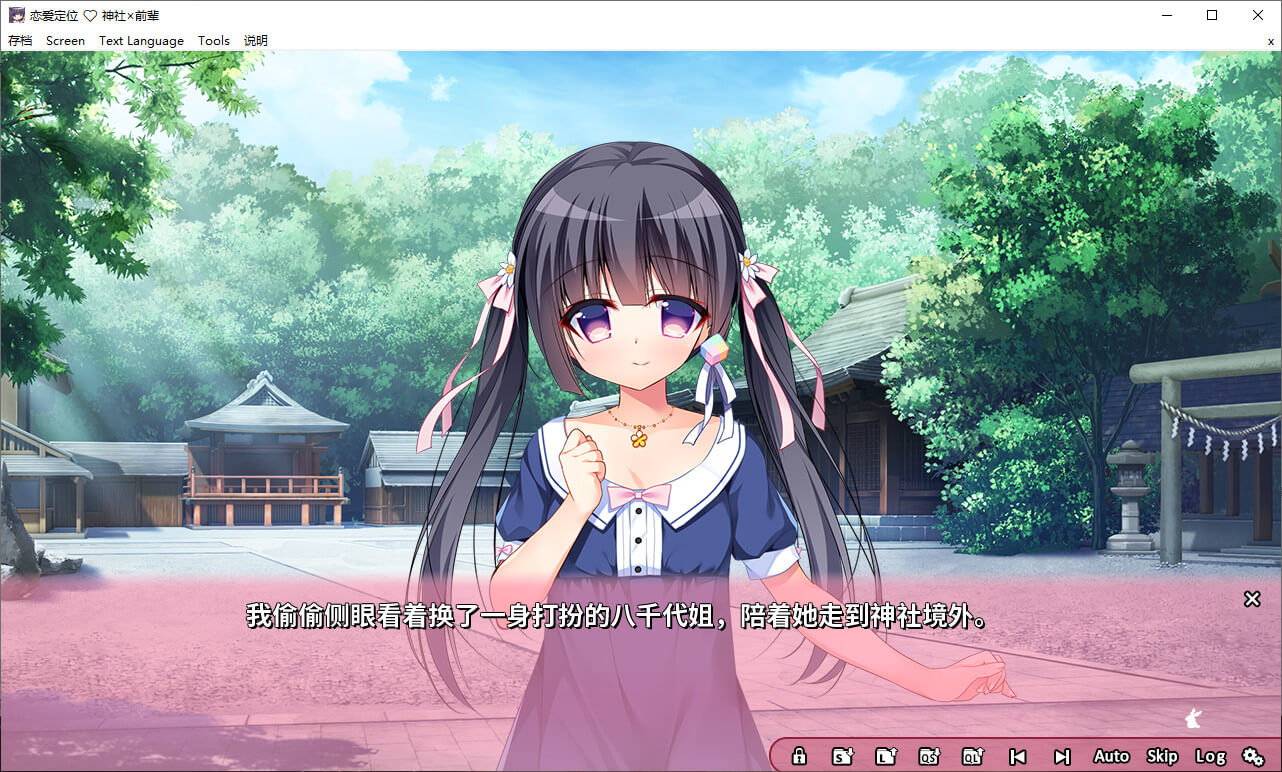Open the Save (S) screen
This screenshot has height=772, width=1282.
tap(843, 757)
